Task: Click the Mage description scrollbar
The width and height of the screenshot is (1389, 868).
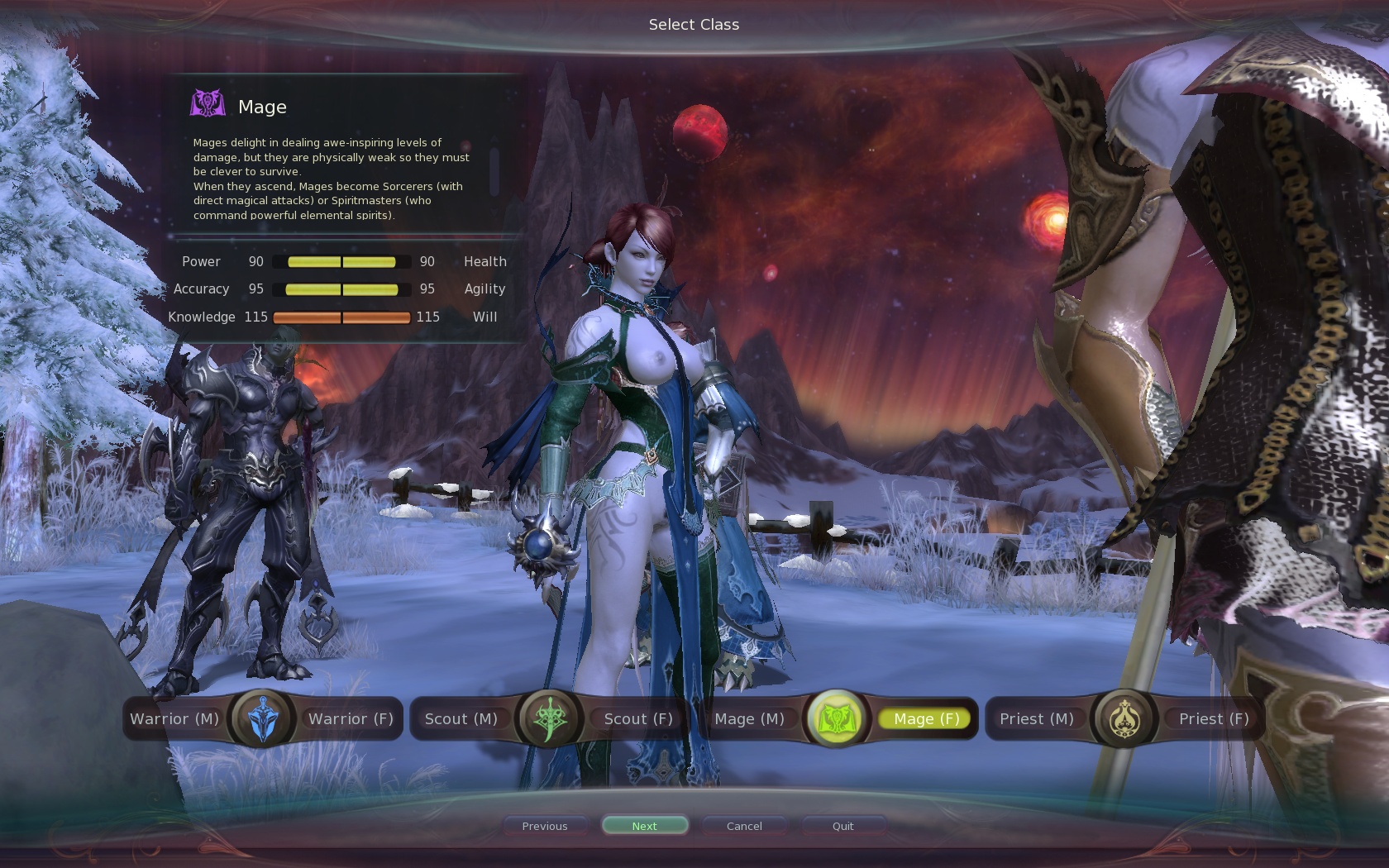Action: 494,171
